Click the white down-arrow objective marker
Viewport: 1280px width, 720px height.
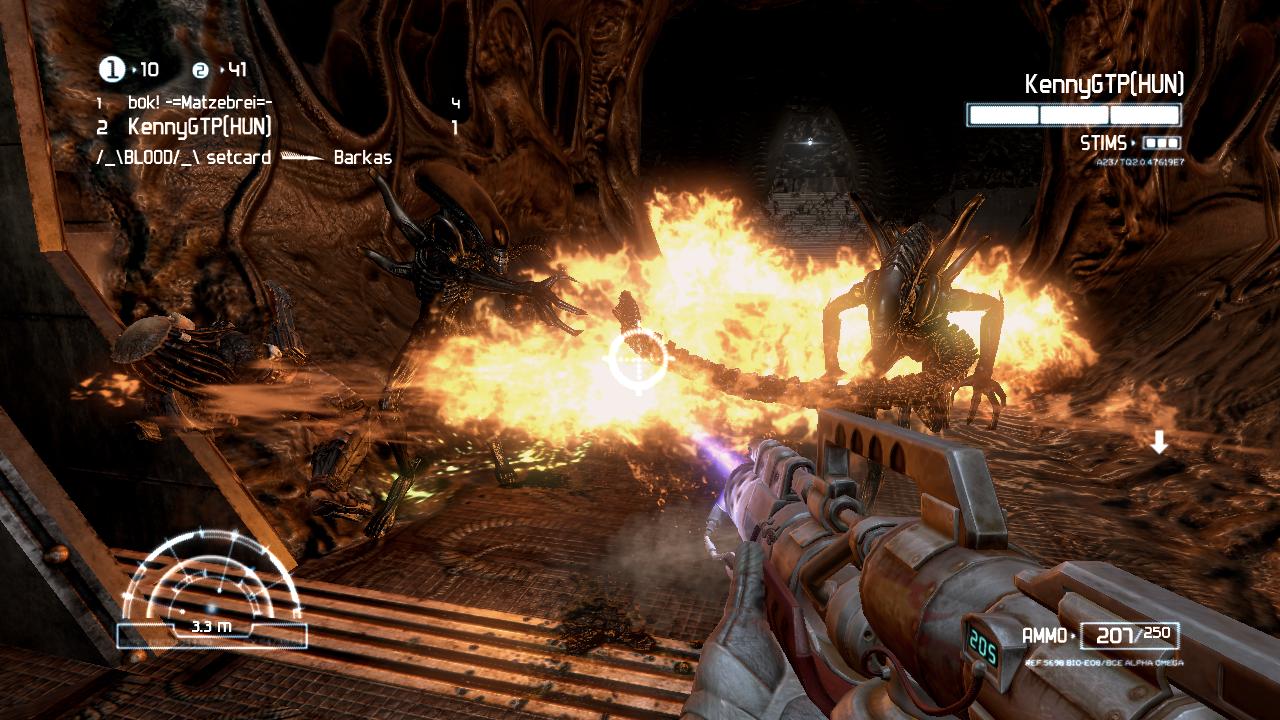click(x=1159, y=442)
